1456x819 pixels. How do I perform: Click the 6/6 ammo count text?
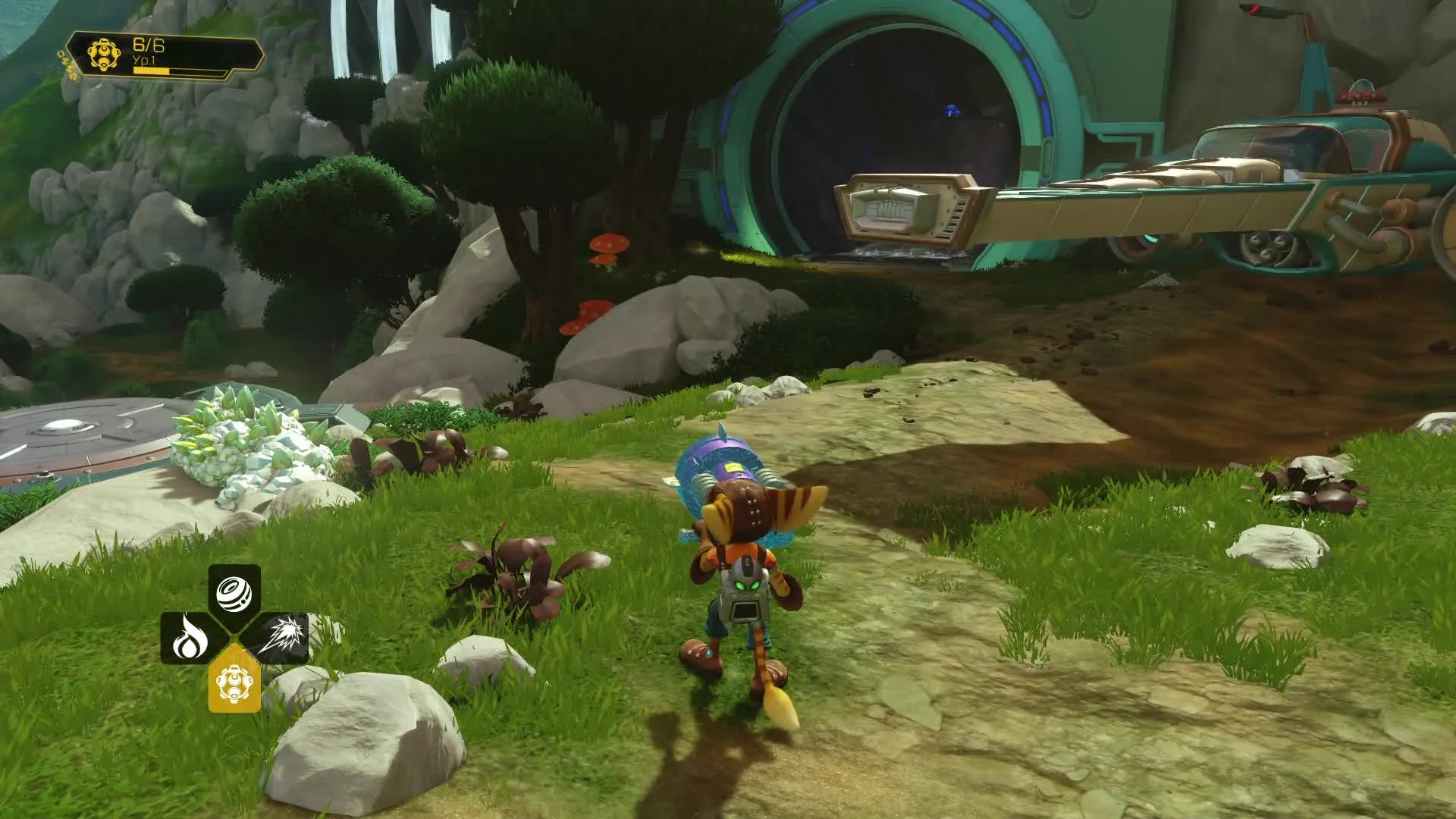pyautogui.click(x=149, y=43)
